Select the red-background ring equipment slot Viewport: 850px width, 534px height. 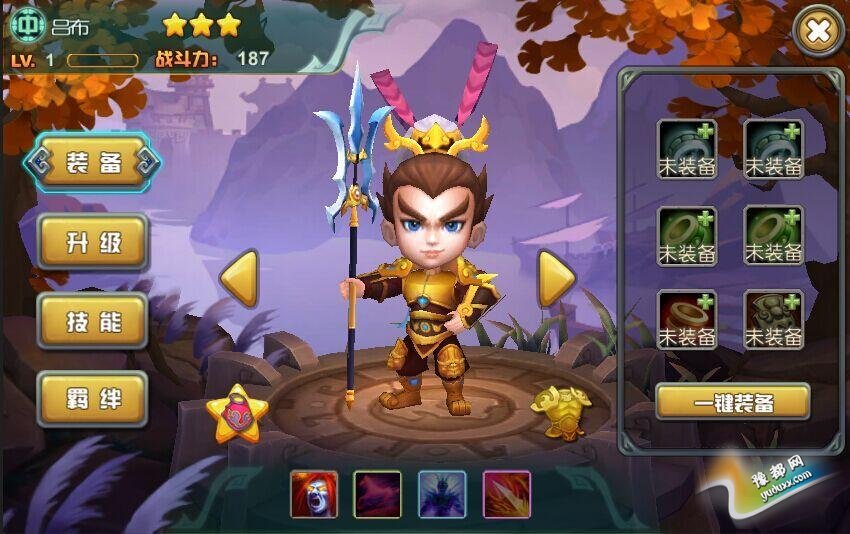point(687,320)
